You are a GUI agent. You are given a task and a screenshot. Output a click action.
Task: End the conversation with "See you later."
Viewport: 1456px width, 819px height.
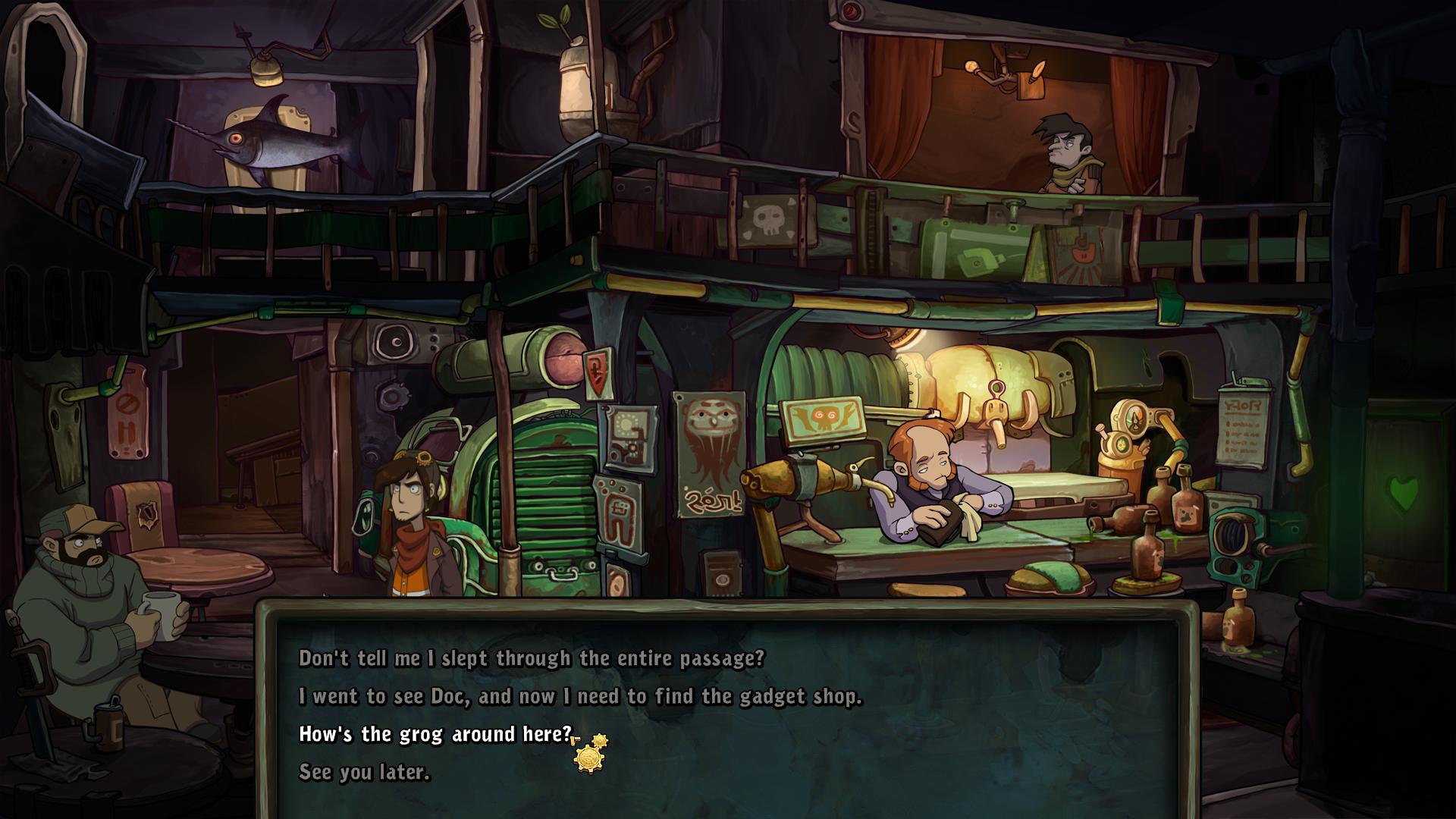(x=364, y=772)
